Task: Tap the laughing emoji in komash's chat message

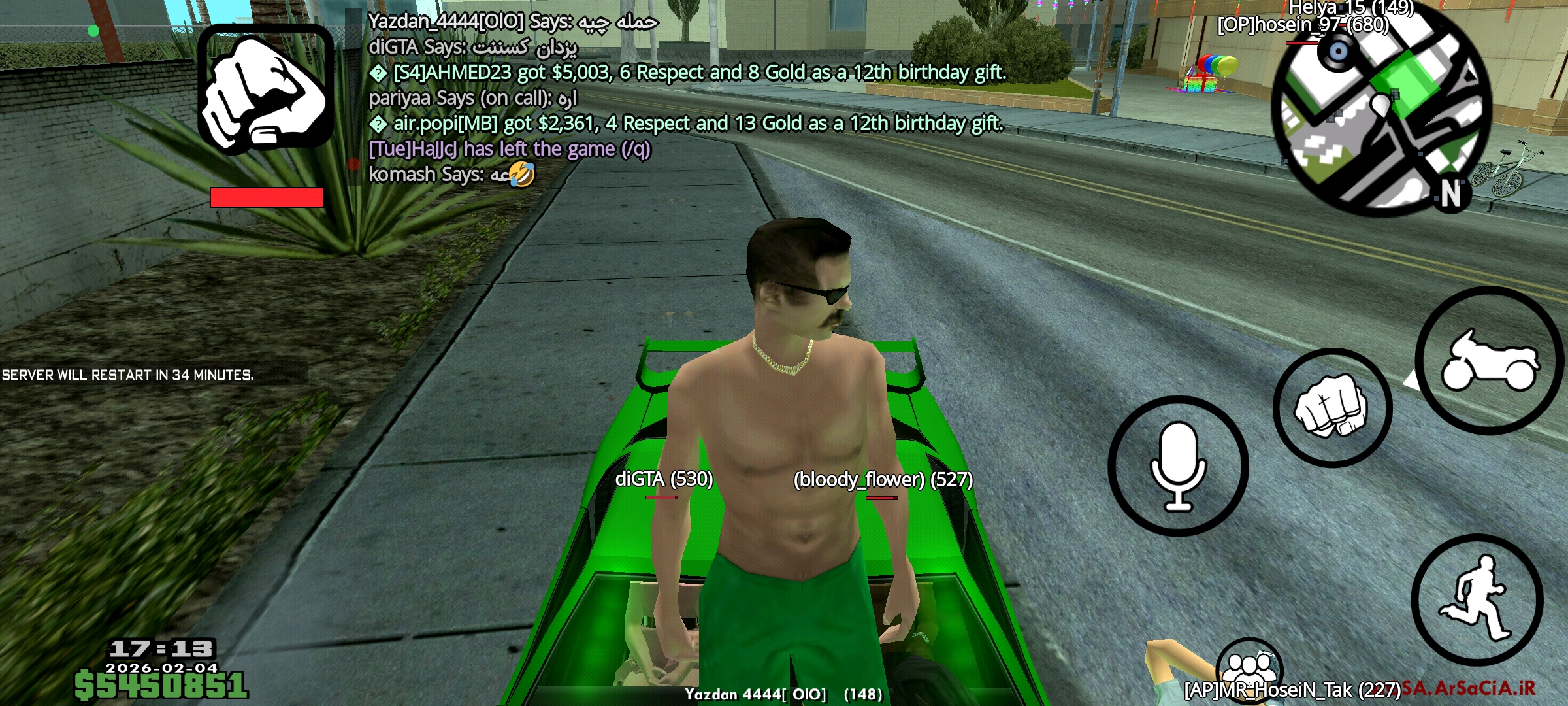Action: [521, 174]
